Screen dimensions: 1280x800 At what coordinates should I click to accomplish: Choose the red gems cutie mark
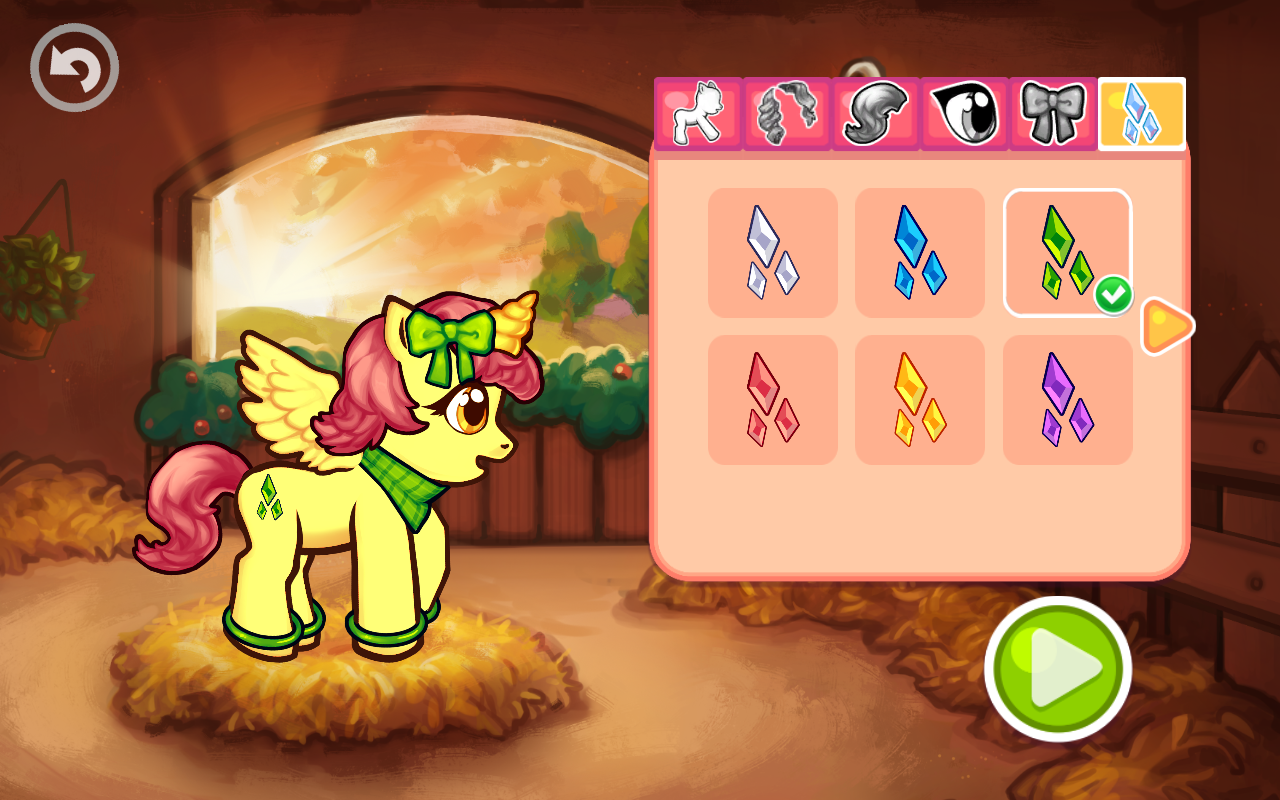[x=772, y=399]
